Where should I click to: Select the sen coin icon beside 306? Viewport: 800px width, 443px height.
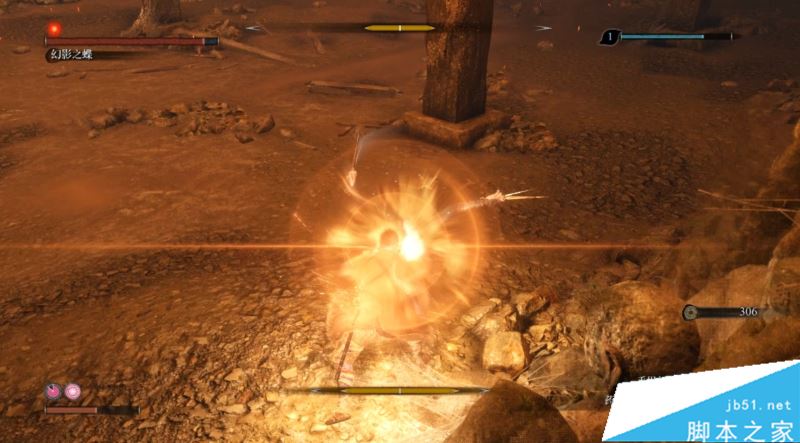pyautogui.click(x=691, y=313)
